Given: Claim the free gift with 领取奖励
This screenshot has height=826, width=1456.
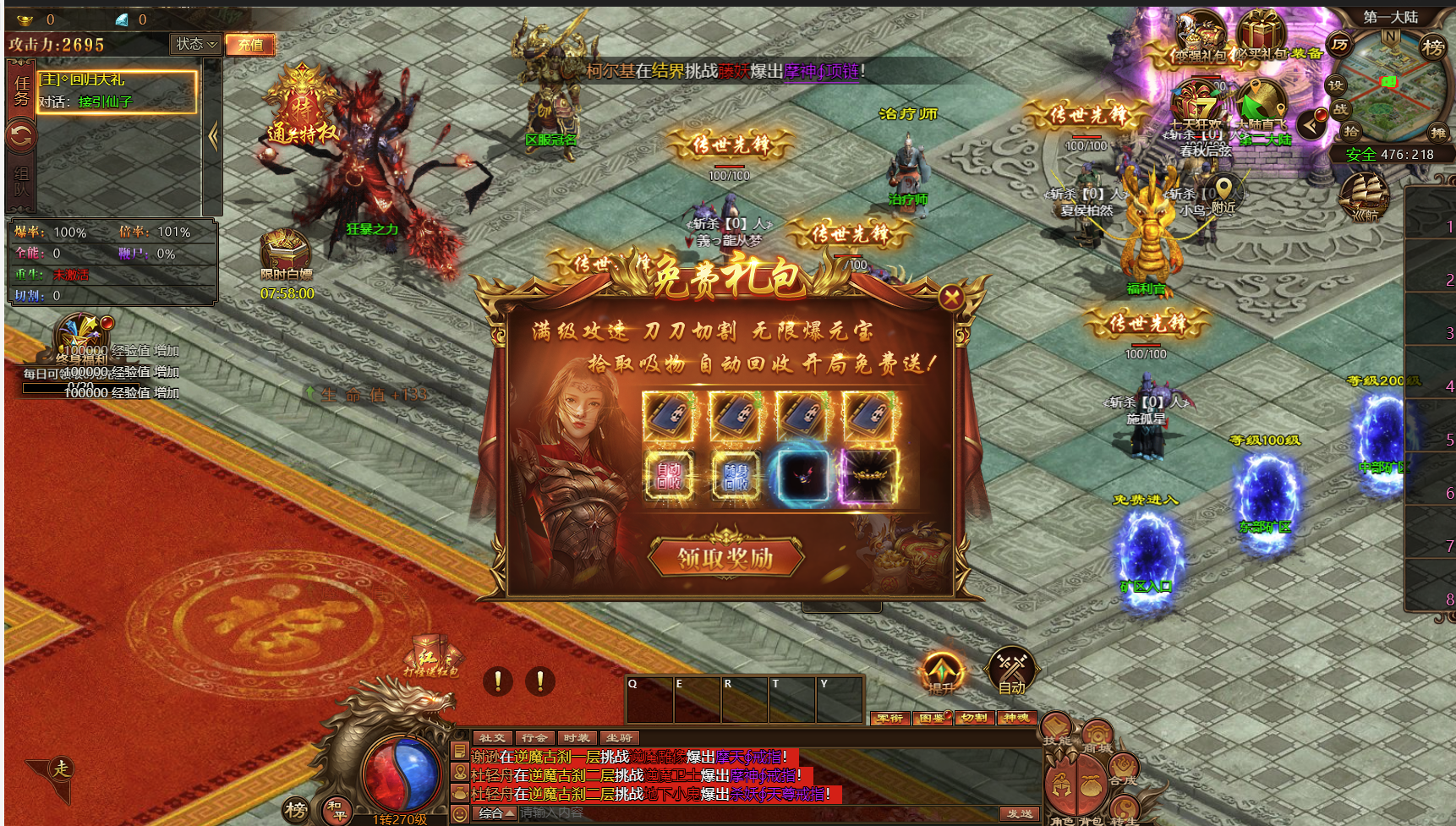Looking at the screenshot, I should 725,557.
